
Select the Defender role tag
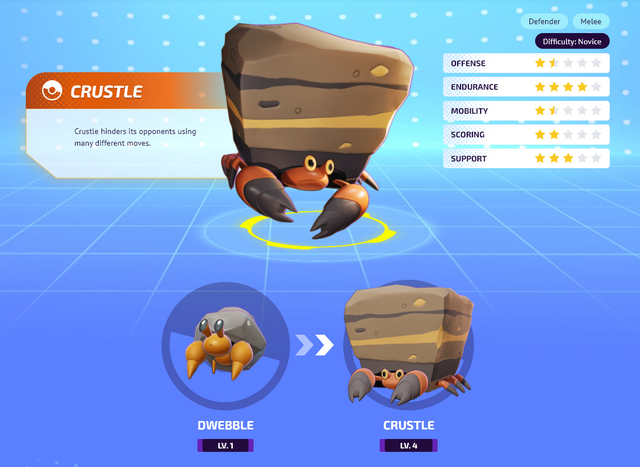point(544,21)
